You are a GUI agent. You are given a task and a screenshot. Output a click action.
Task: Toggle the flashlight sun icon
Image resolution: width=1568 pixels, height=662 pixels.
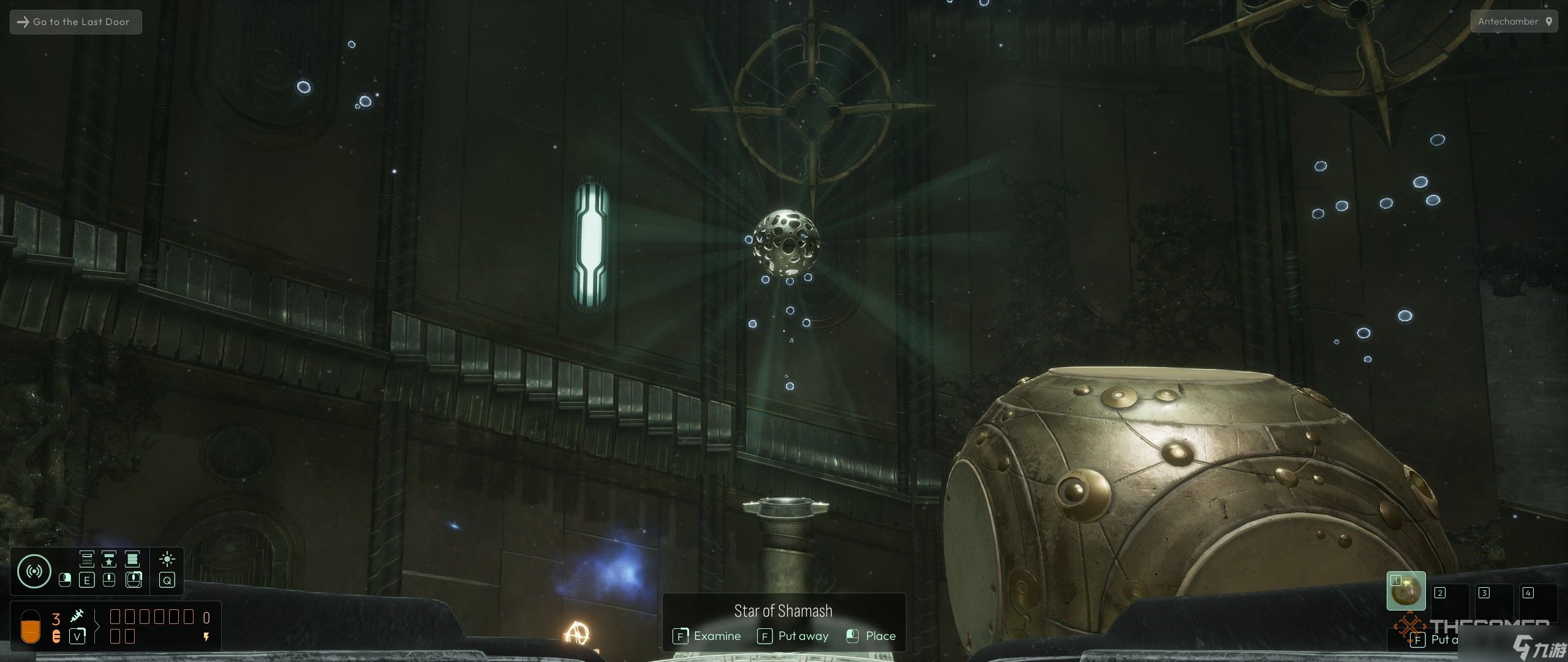[x=167, y=559]
